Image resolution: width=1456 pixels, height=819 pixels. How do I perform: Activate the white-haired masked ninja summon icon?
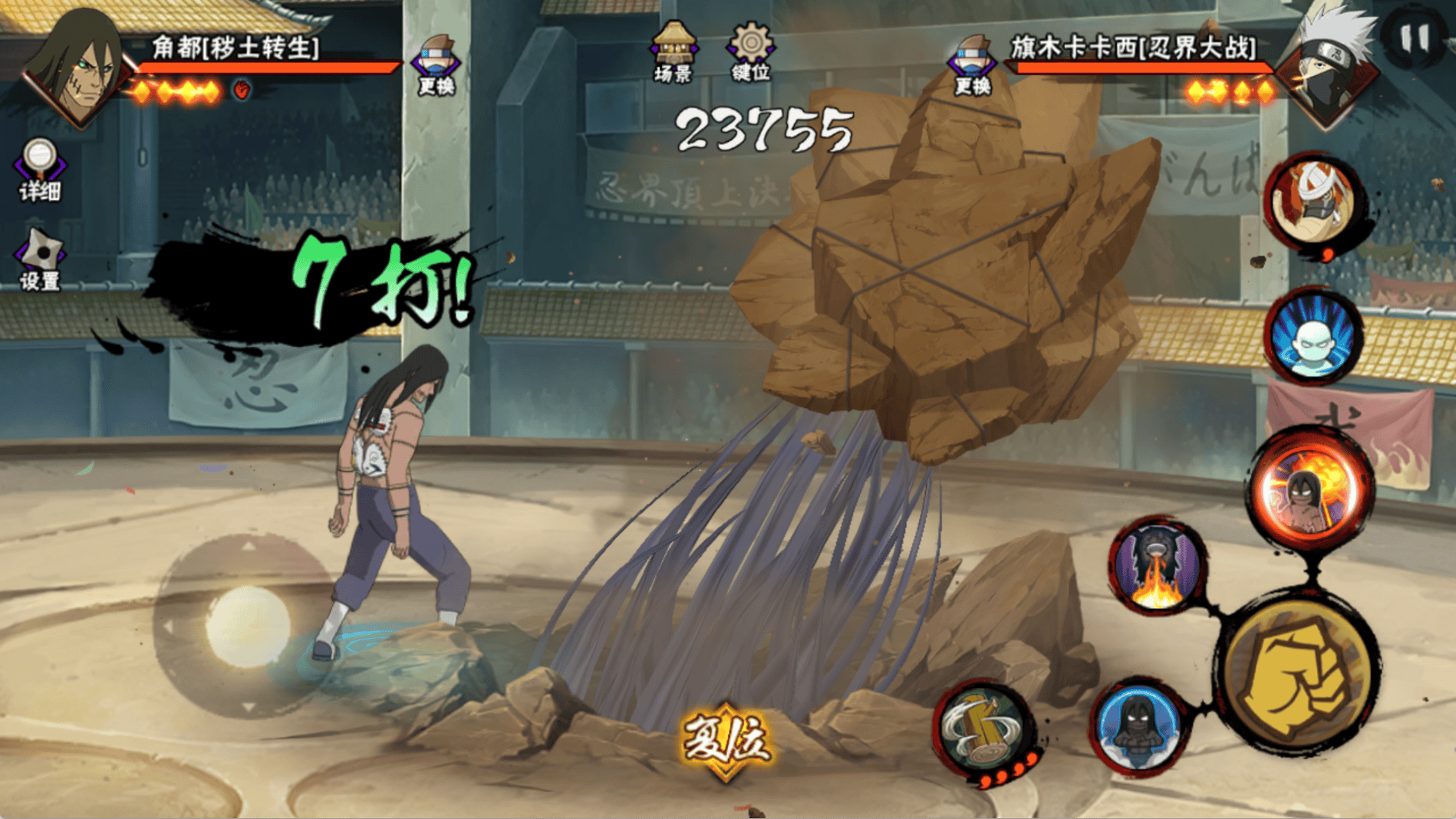click(x=1313, y=201)
